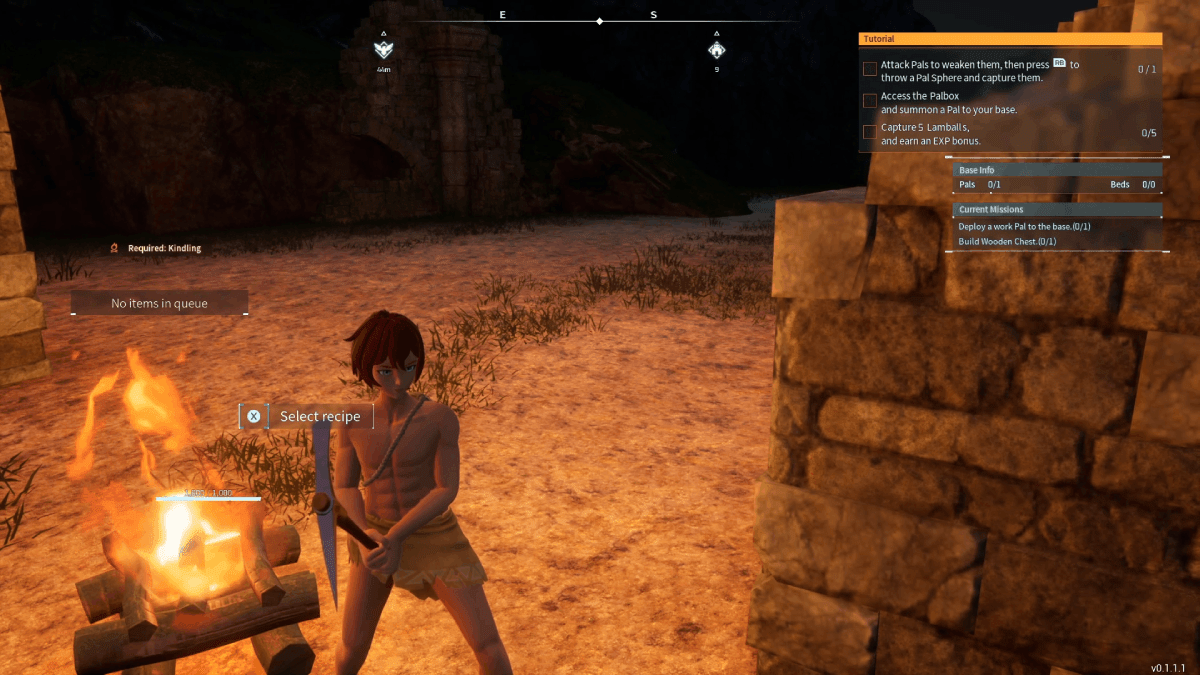Choose the Build Wooden Chest mission

pos(1007,242)
